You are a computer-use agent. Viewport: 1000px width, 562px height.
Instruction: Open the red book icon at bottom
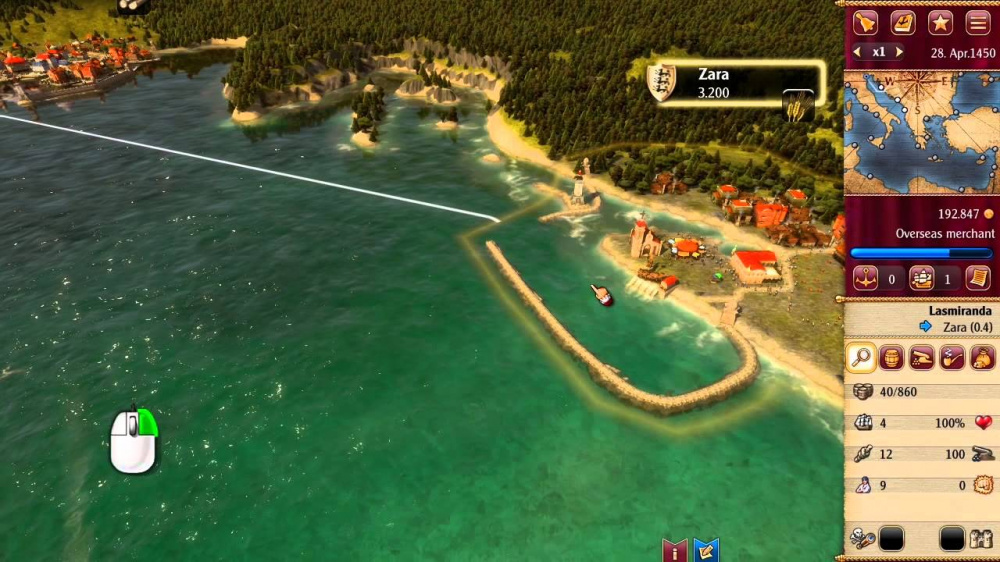[675, 550]
